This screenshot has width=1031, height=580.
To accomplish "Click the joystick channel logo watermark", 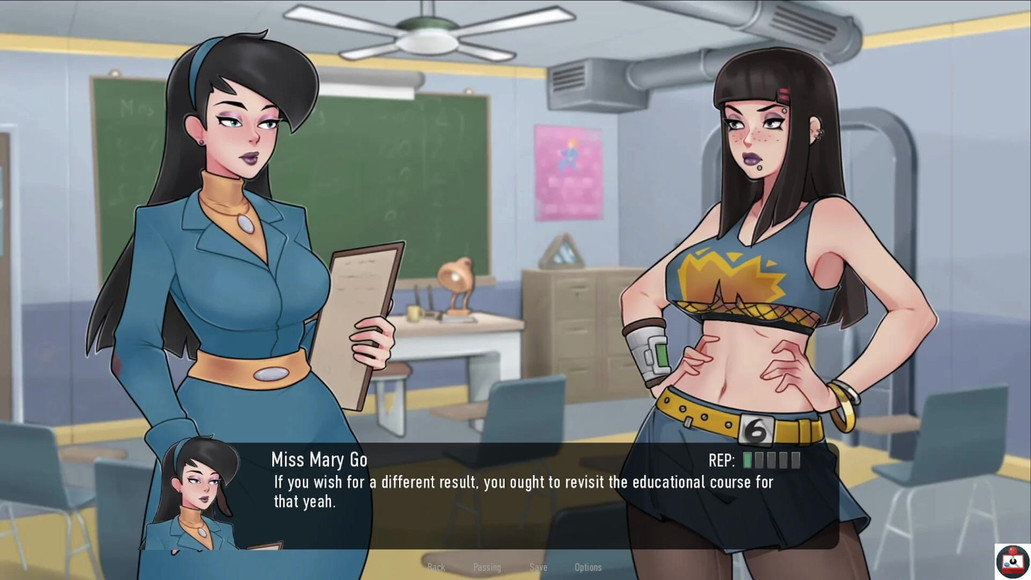I will pyautogui.click(x=1012, y=561).
